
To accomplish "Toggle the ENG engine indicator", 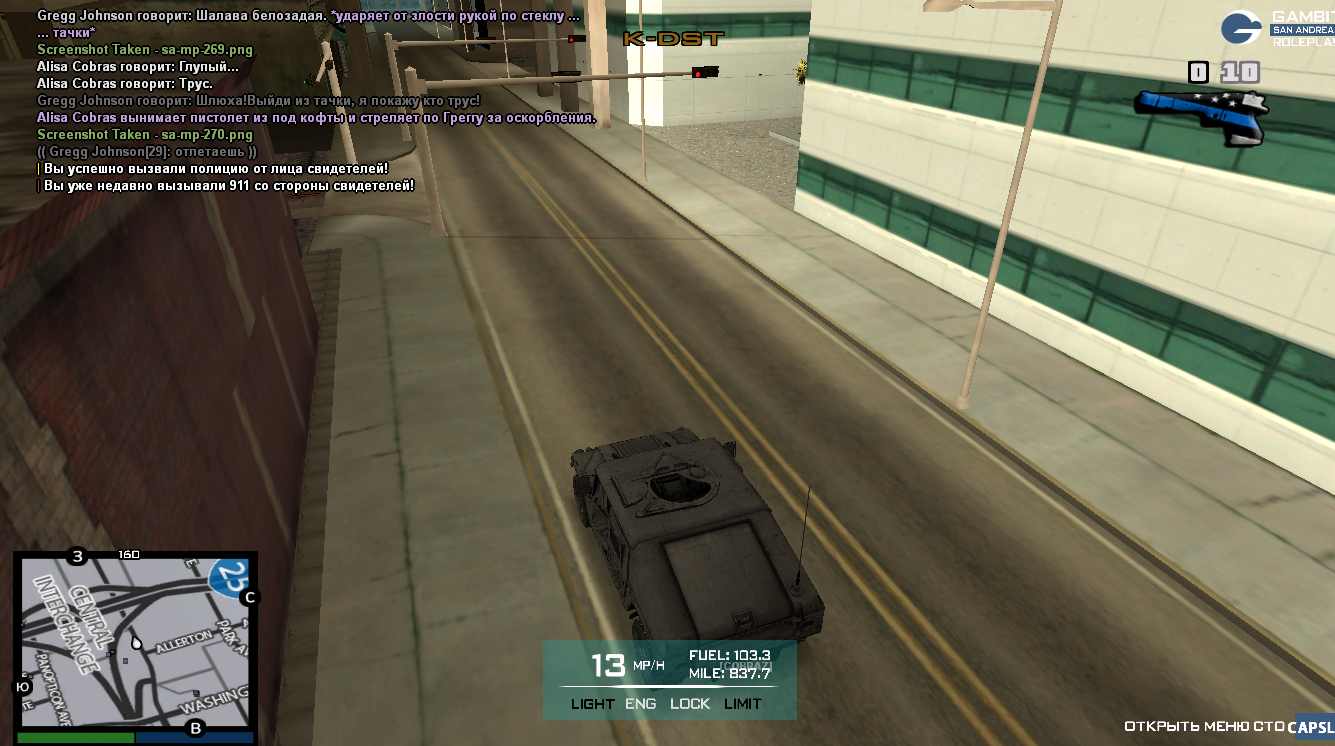I will (x=641, y=704).
